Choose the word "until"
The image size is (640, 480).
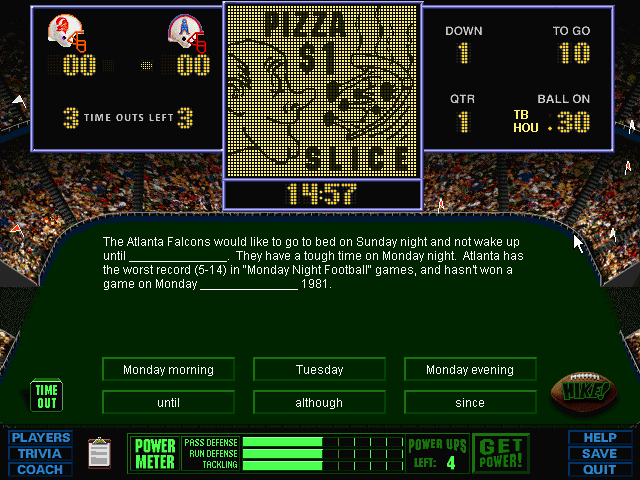click(168, 403)
